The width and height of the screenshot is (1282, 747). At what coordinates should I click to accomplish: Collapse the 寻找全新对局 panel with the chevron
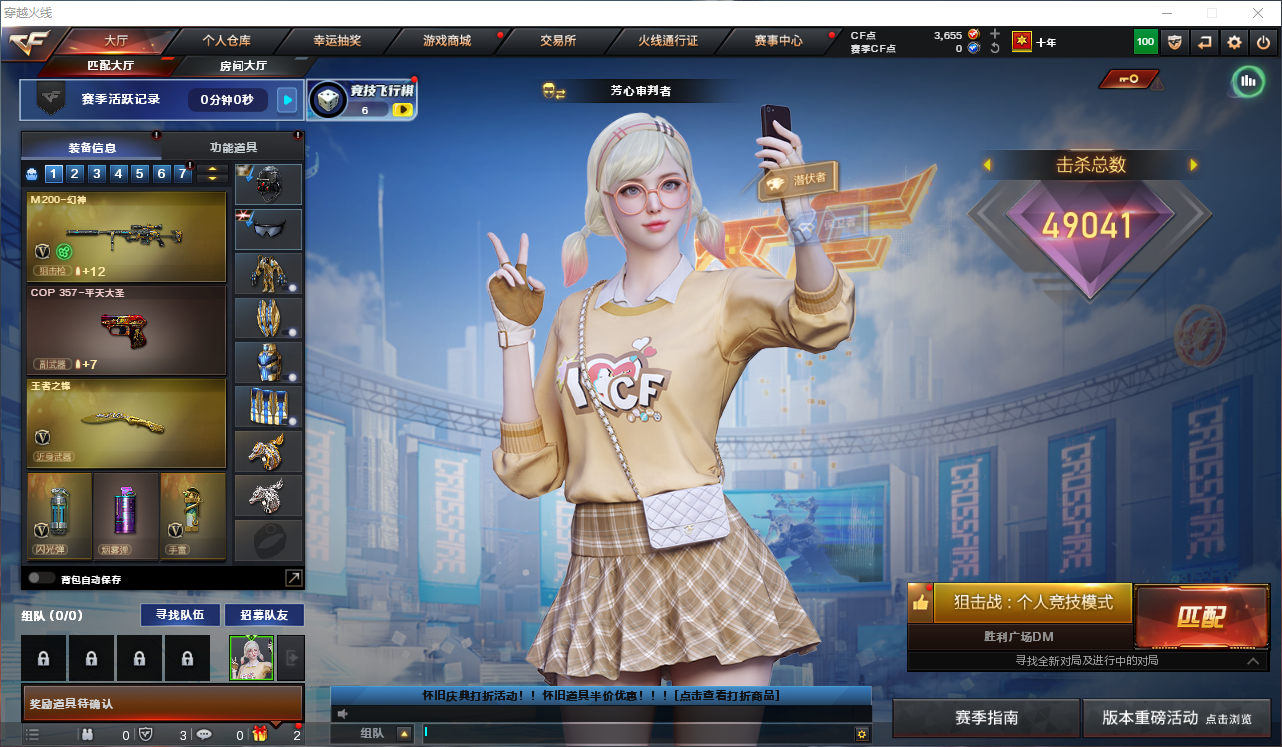[1253, 661]
